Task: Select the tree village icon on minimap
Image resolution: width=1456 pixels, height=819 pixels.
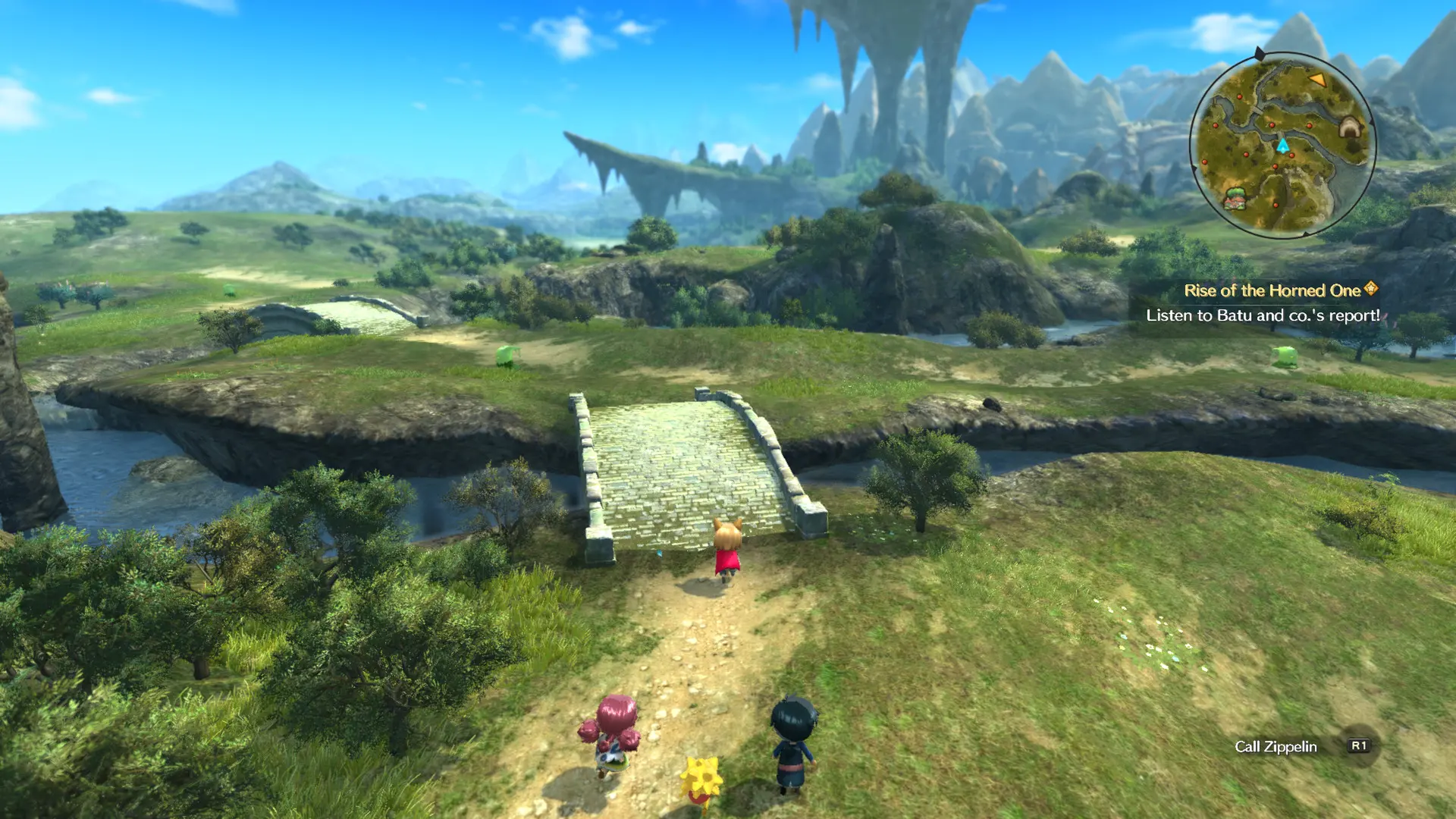Action: [x=1236, y=199]
